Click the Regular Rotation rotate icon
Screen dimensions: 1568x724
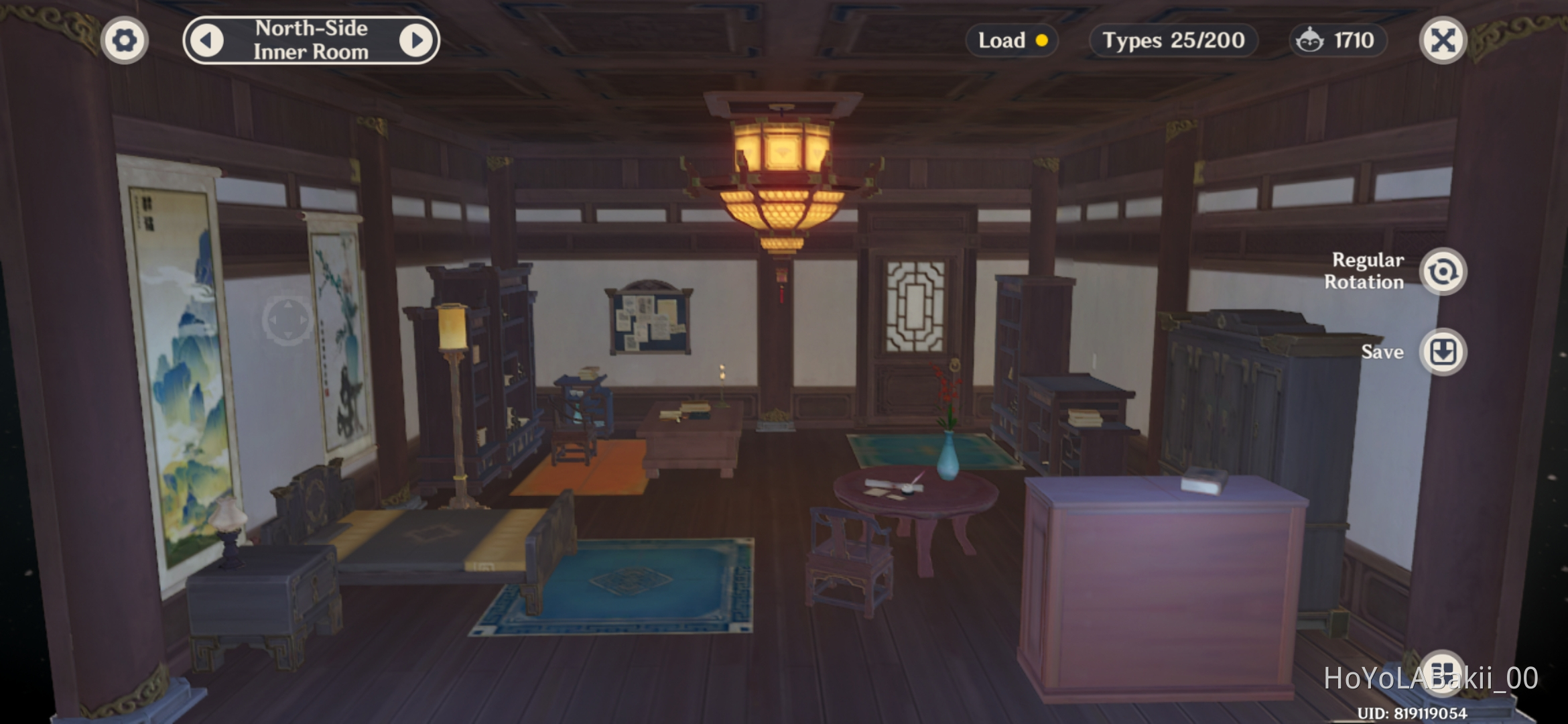(1443, 271)
